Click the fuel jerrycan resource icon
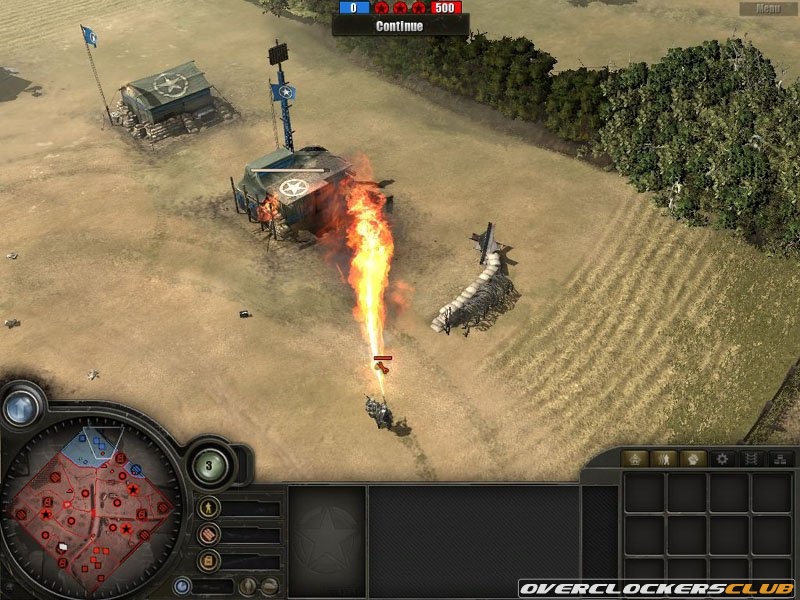 click(x=209, y=560)
